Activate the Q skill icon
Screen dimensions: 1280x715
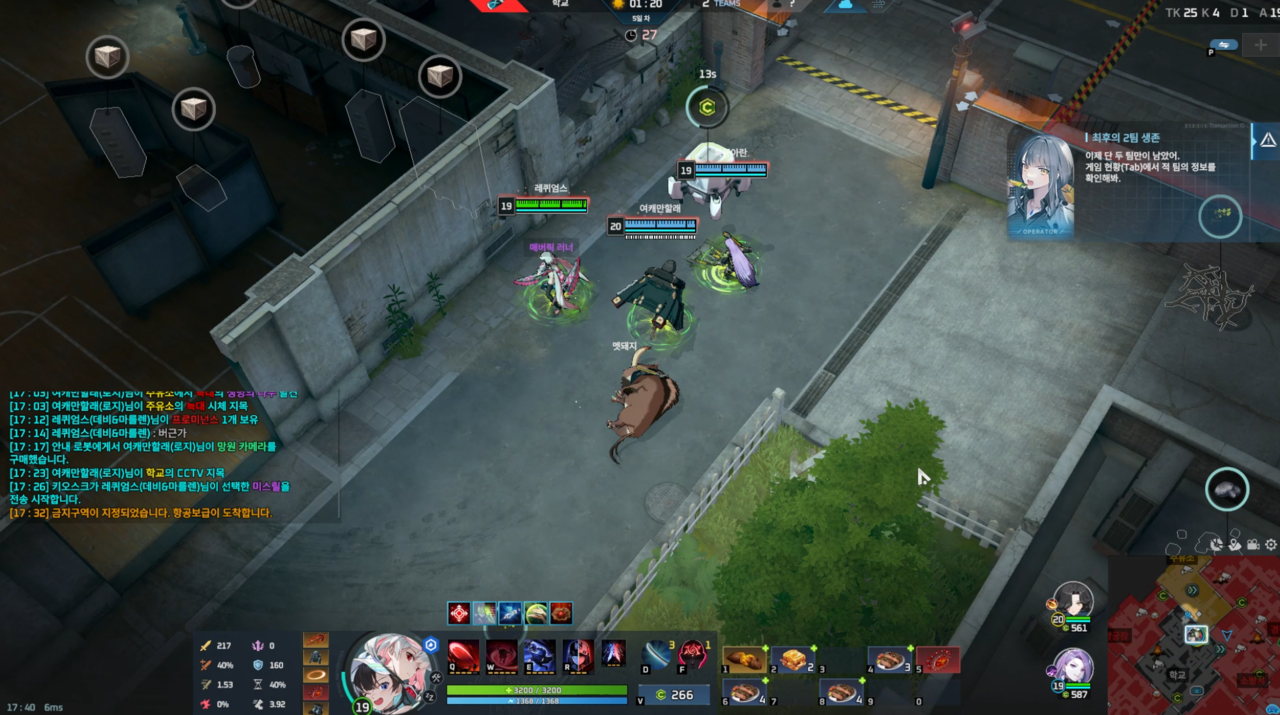(x=462, y=656)
